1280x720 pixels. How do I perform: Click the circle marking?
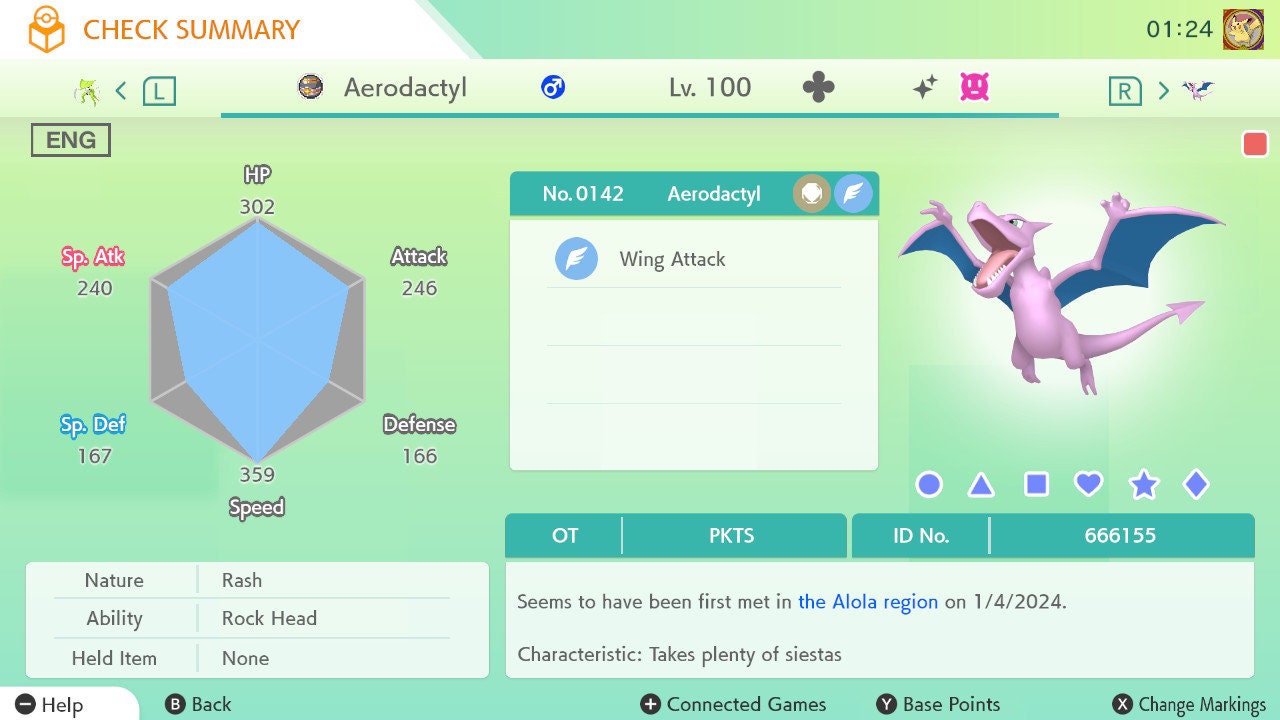click(929, 485)
